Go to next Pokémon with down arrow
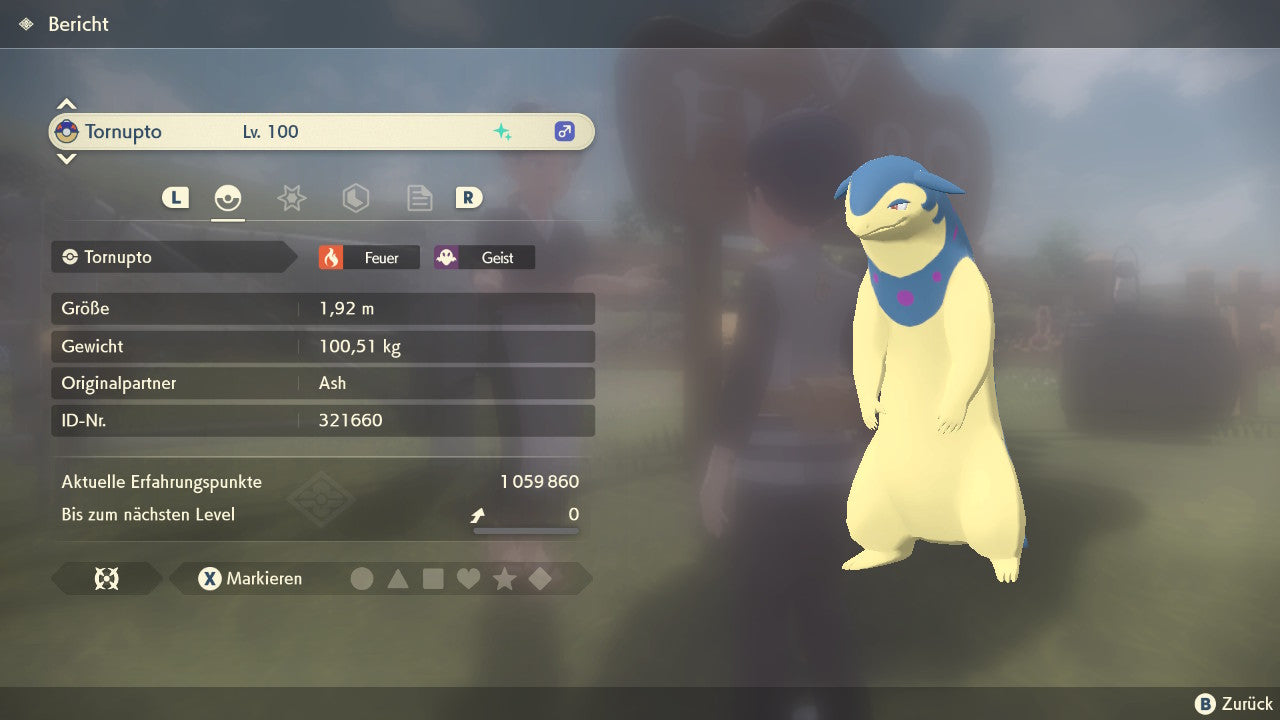Screen dimensions: 1280x720 coord(66,158)
